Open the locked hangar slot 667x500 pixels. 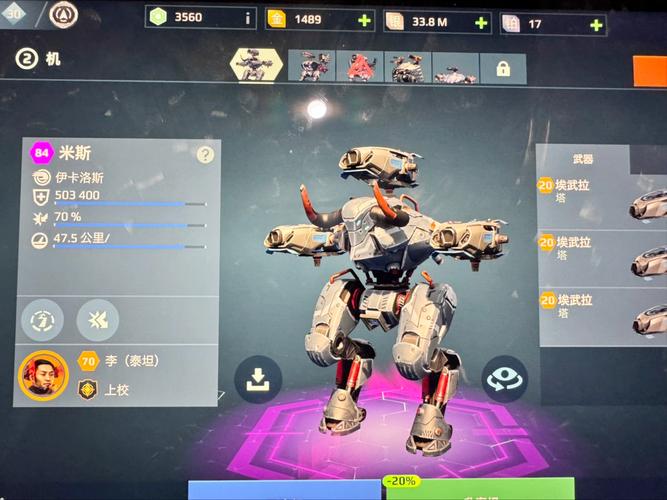(502, 68)
